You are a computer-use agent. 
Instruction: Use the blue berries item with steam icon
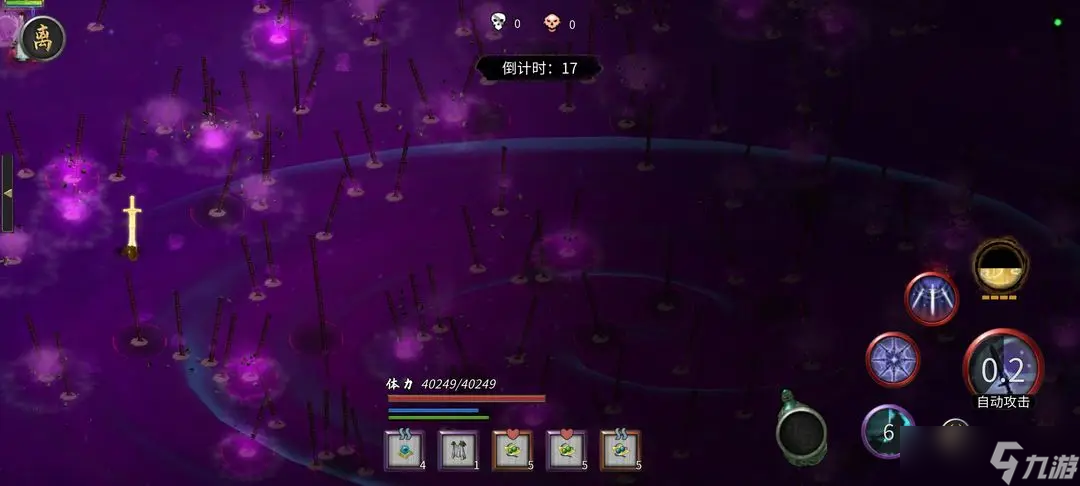(620, 451)
